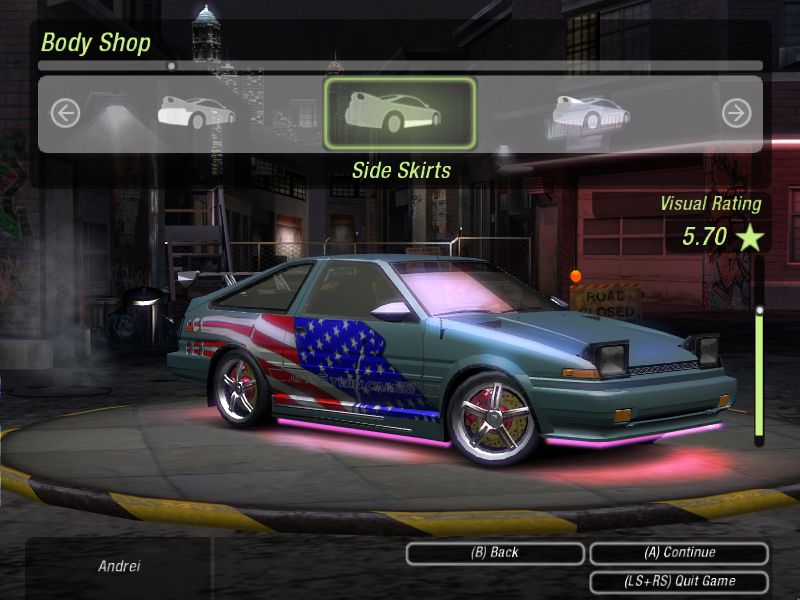Click the left arrow in the Body Shop carousel
800x600 pixels.
[x=65, y=113]
